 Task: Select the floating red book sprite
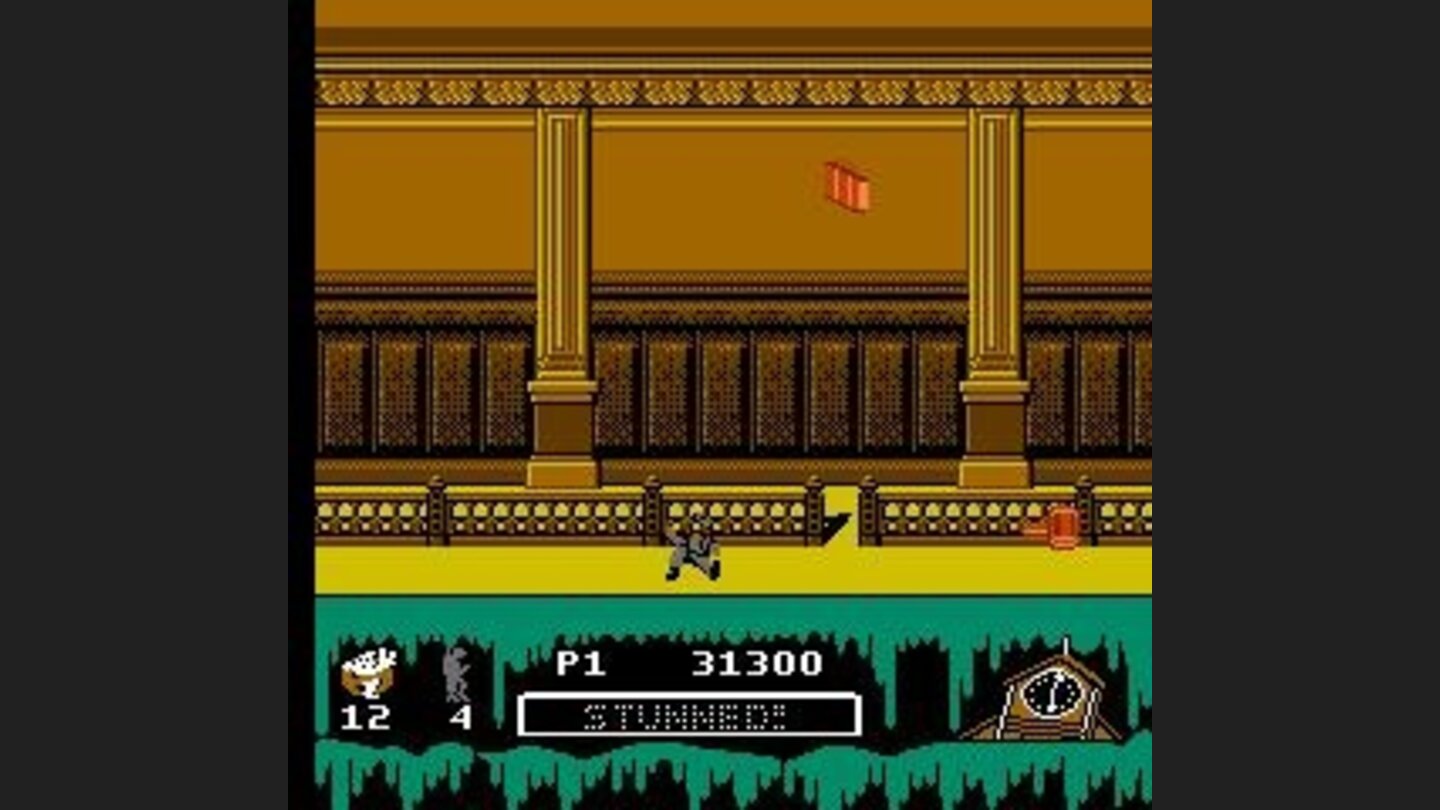[x=848, y=185]
